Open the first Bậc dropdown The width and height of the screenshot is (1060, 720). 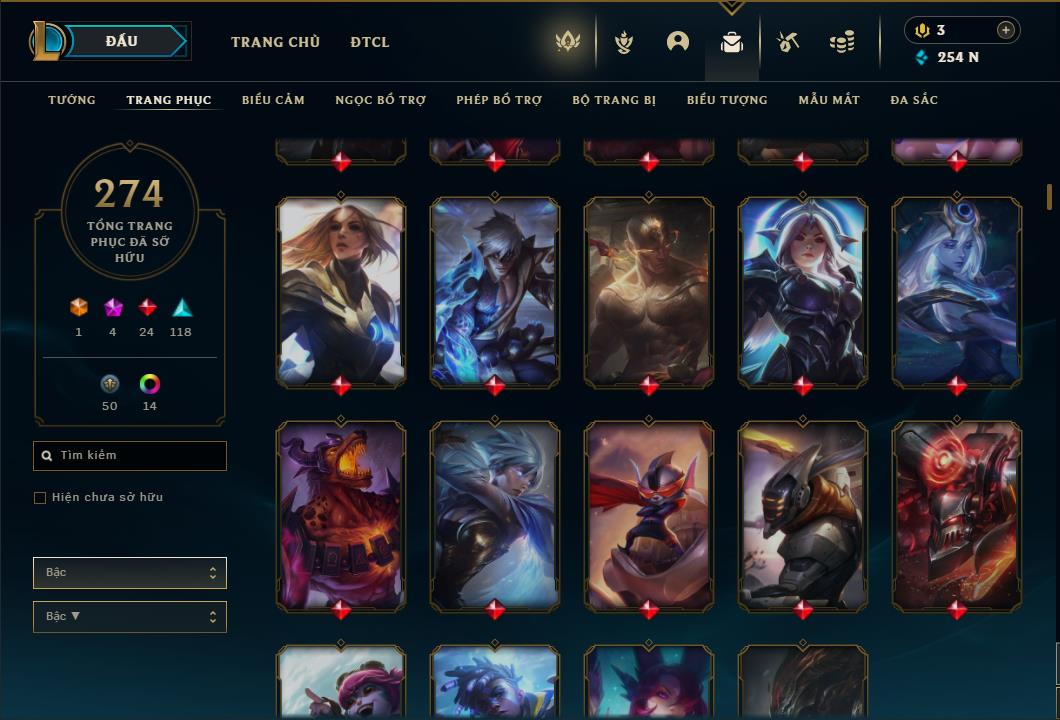coord(130,573)
